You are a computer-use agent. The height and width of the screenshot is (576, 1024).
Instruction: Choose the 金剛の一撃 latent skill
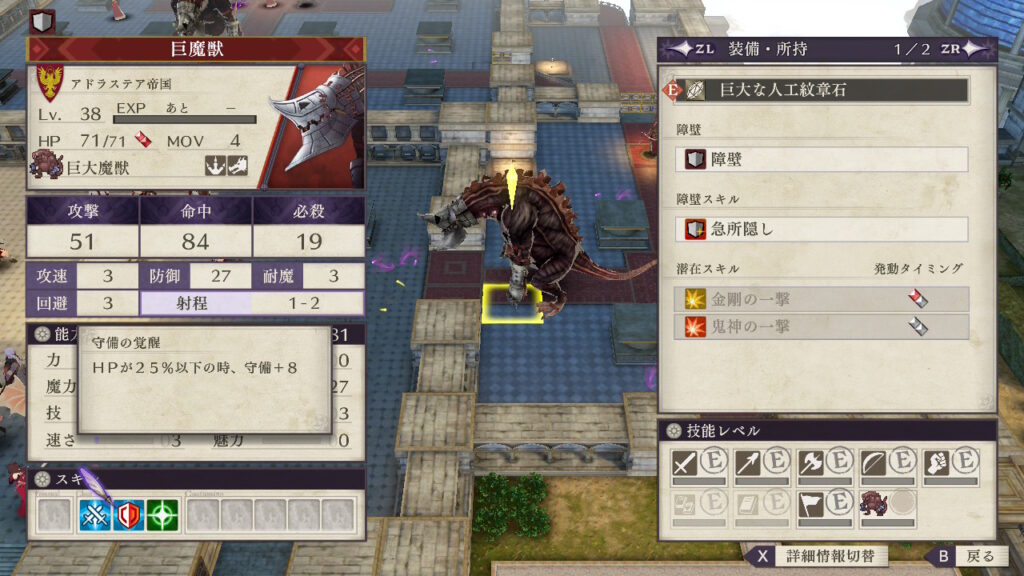pyautogui.click(x=822, y=299)
